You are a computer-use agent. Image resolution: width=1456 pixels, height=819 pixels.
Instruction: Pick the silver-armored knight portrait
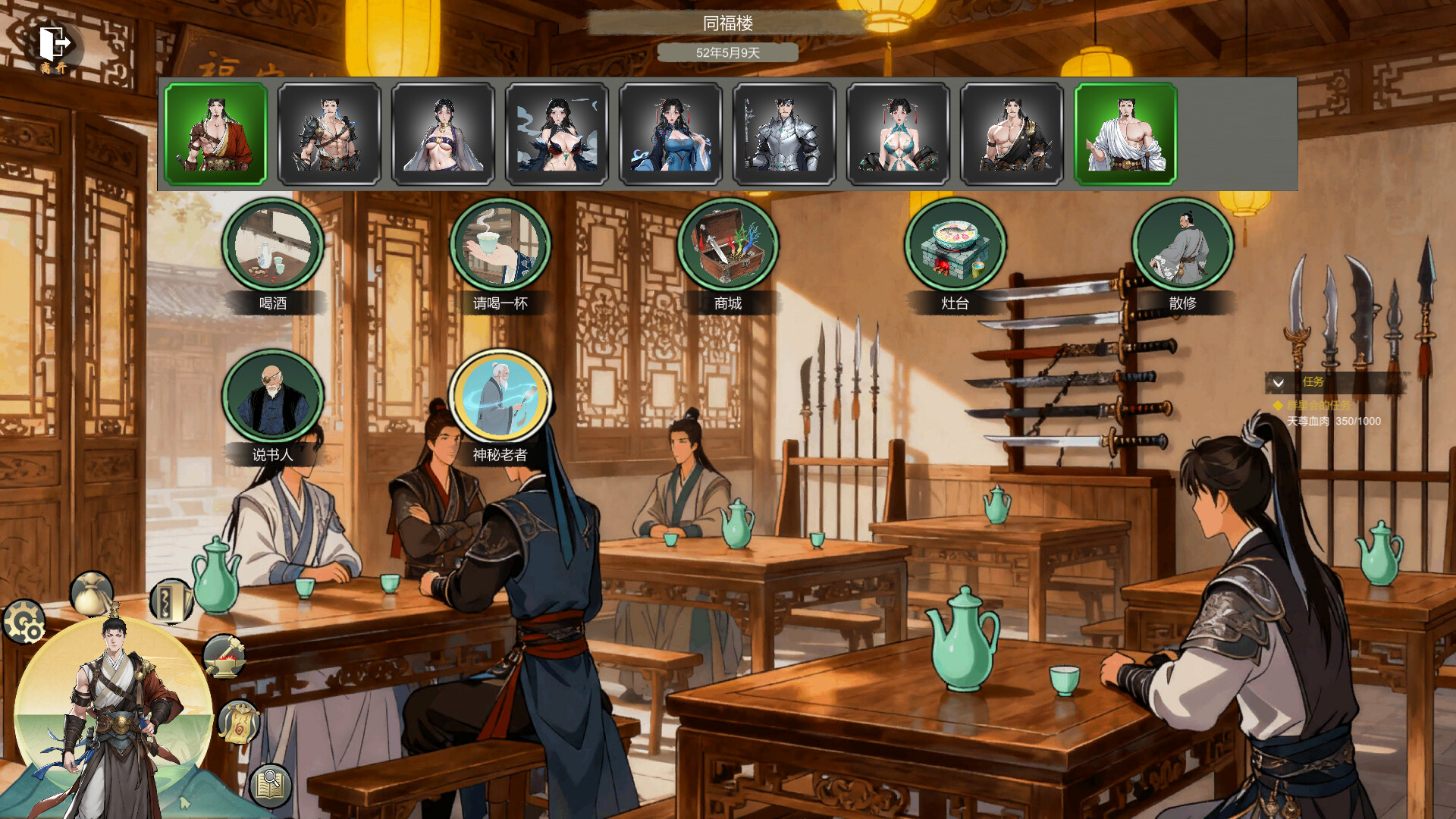click(785, 134)
